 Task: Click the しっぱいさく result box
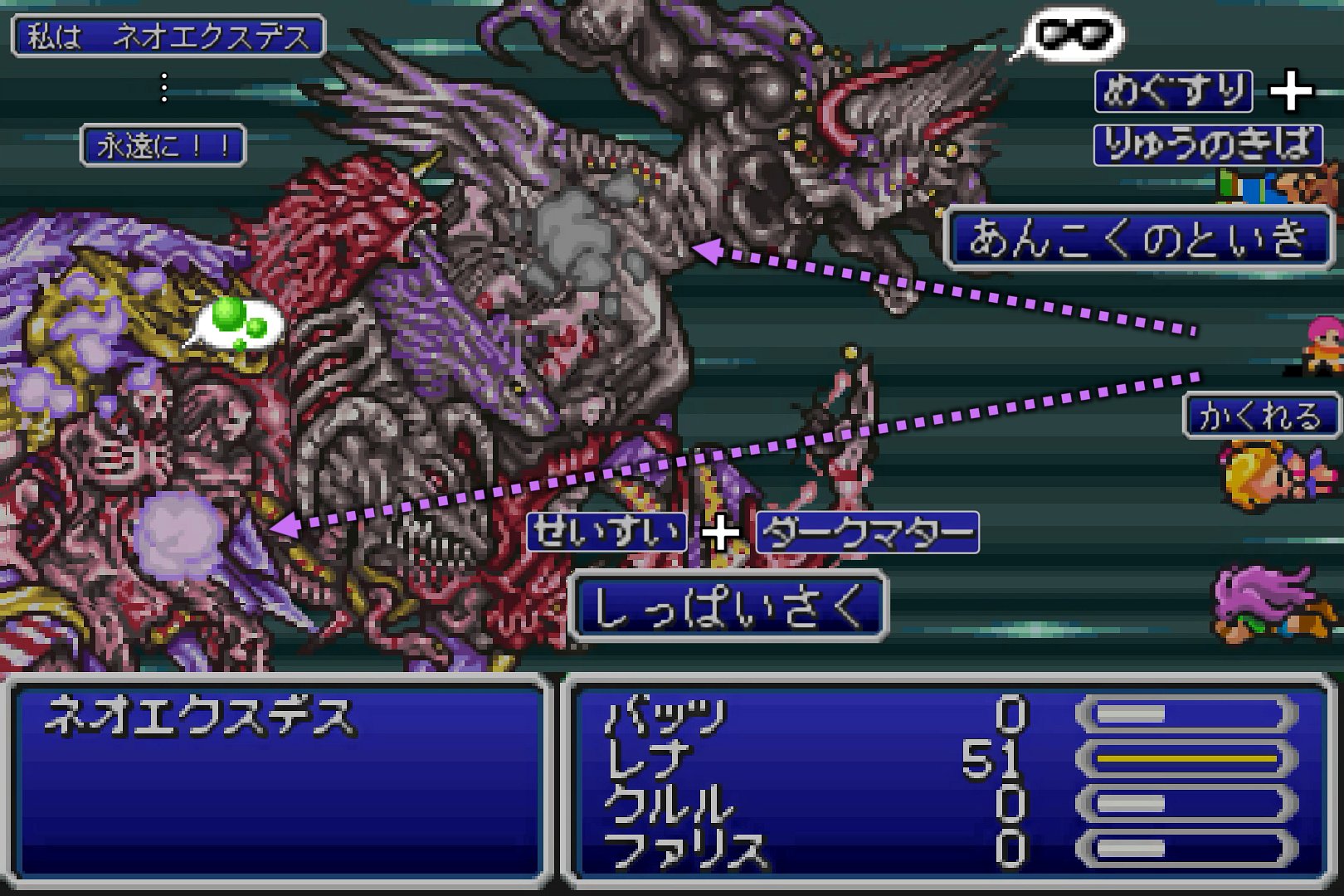(x=728, y=606)
